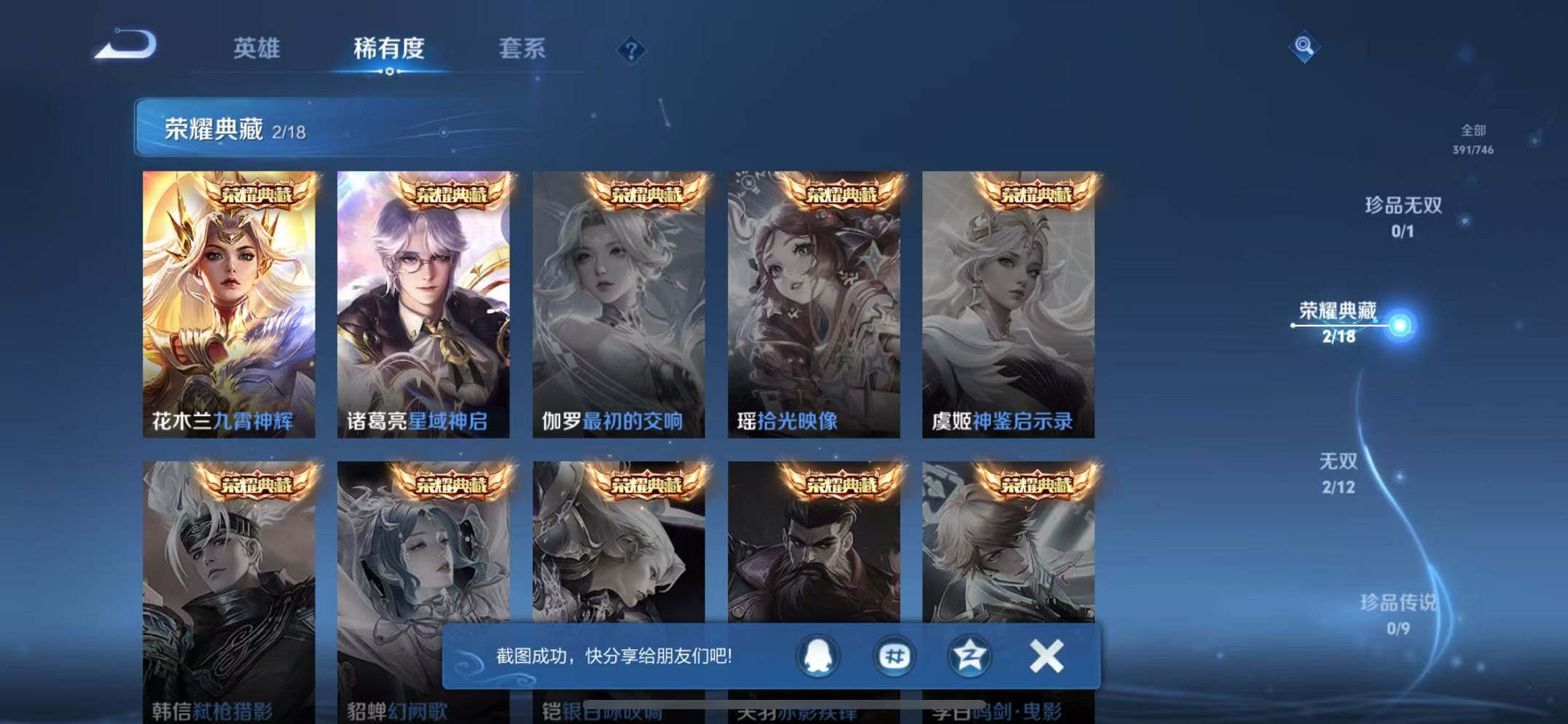
Task: Share screenshot via the hashtag community icon
Action: pyautogui.click(x=893, y=656)
